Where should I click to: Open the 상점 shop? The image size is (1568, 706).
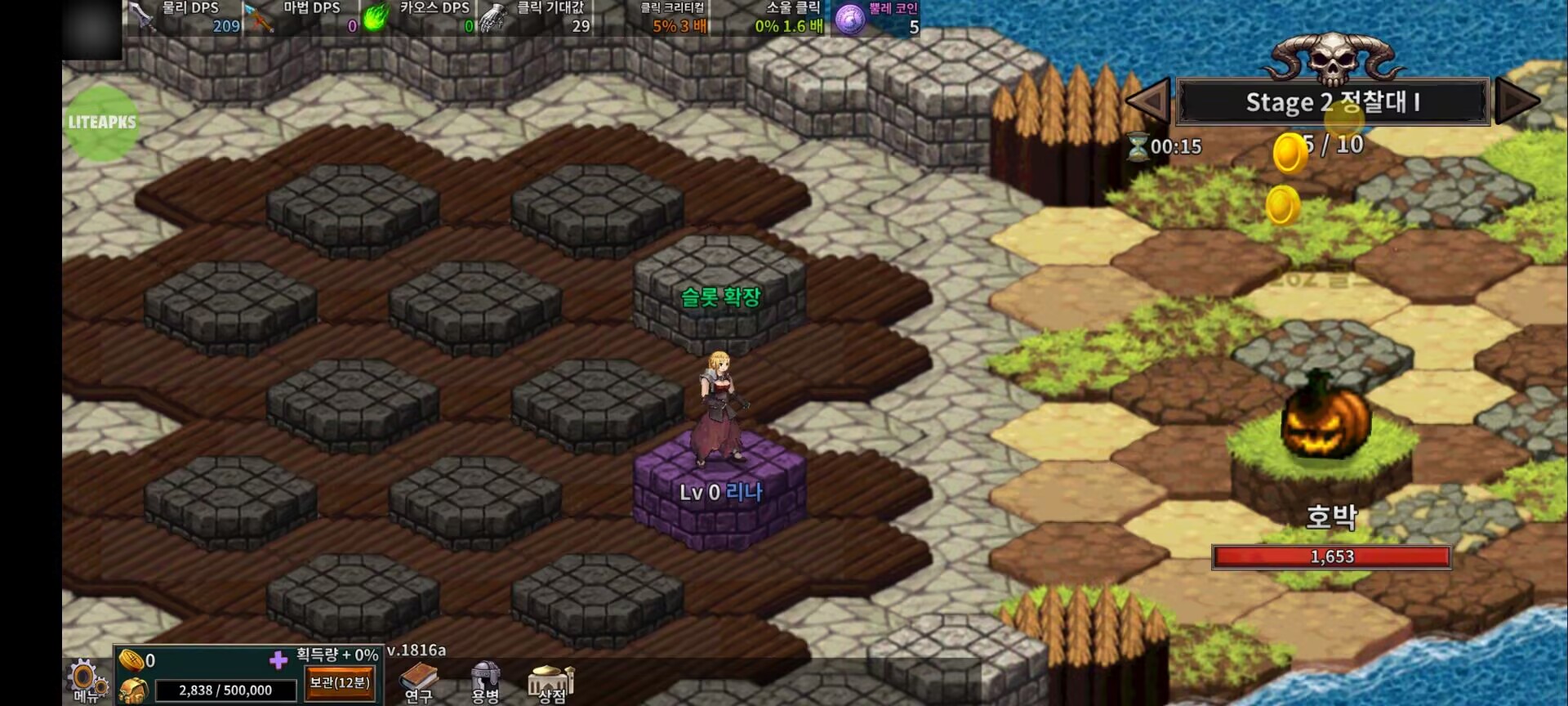551,682
